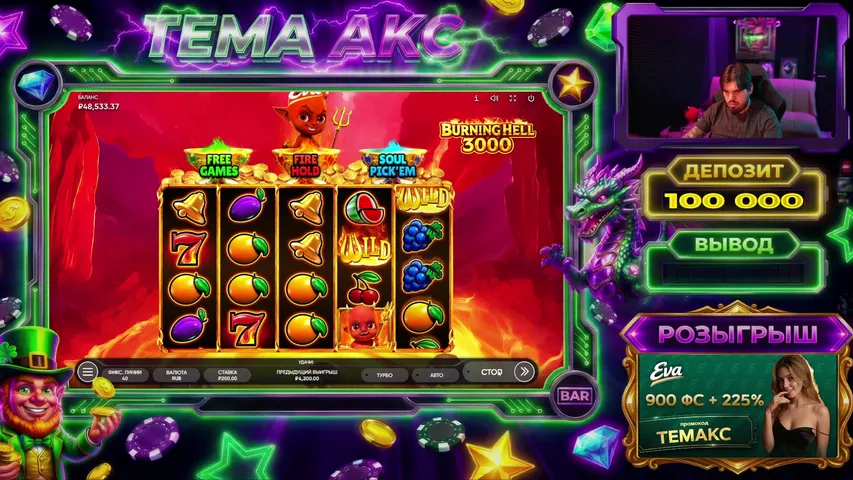Adjust the СТАВКА bet amount

tap(228, 374)
